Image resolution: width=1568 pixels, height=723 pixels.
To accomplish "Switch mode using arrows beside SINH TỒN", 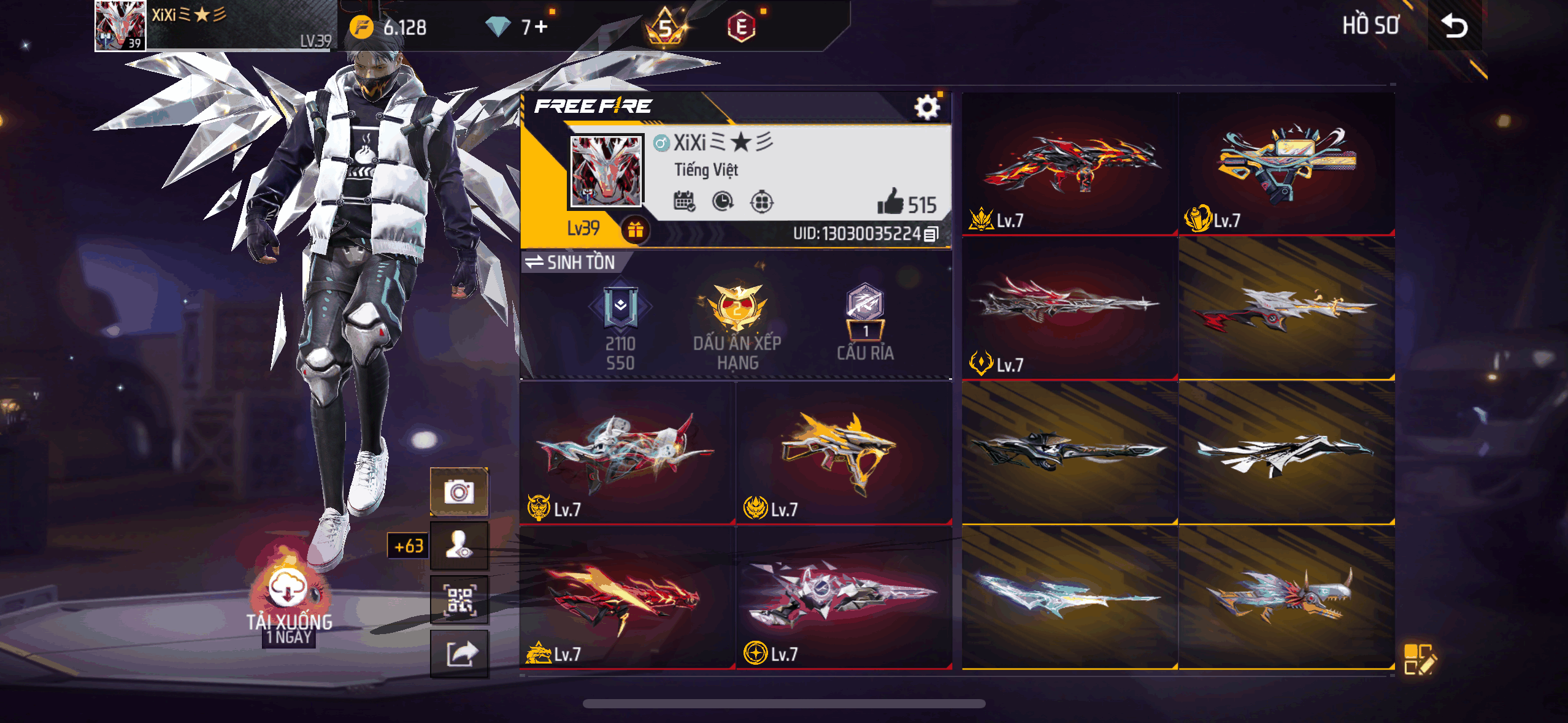I will (x=536, y=262).
